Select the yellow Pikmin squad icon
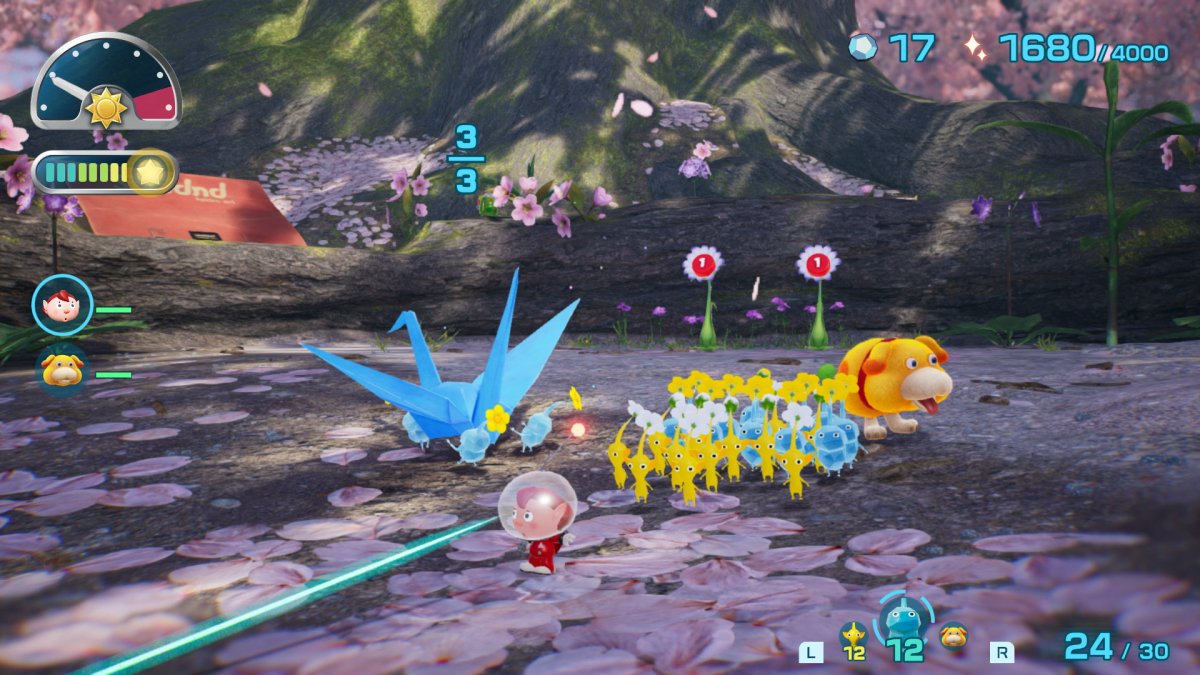The image size is (1200, 675). [x=853, y=635]
